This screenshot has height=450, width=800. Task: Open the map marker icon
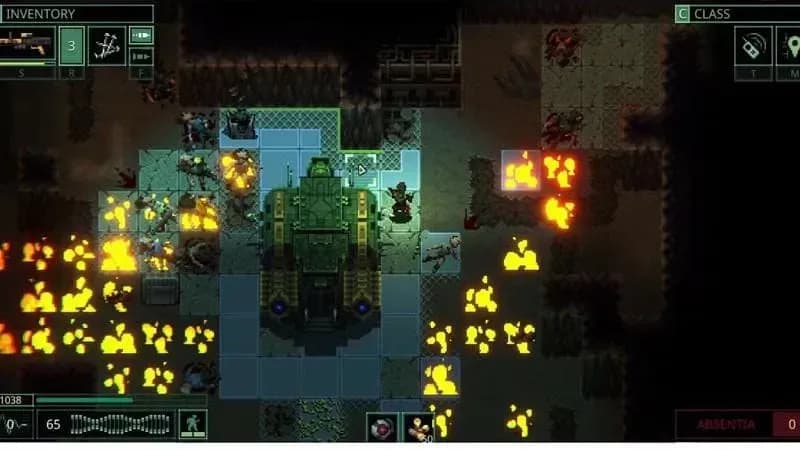[790, 46]
